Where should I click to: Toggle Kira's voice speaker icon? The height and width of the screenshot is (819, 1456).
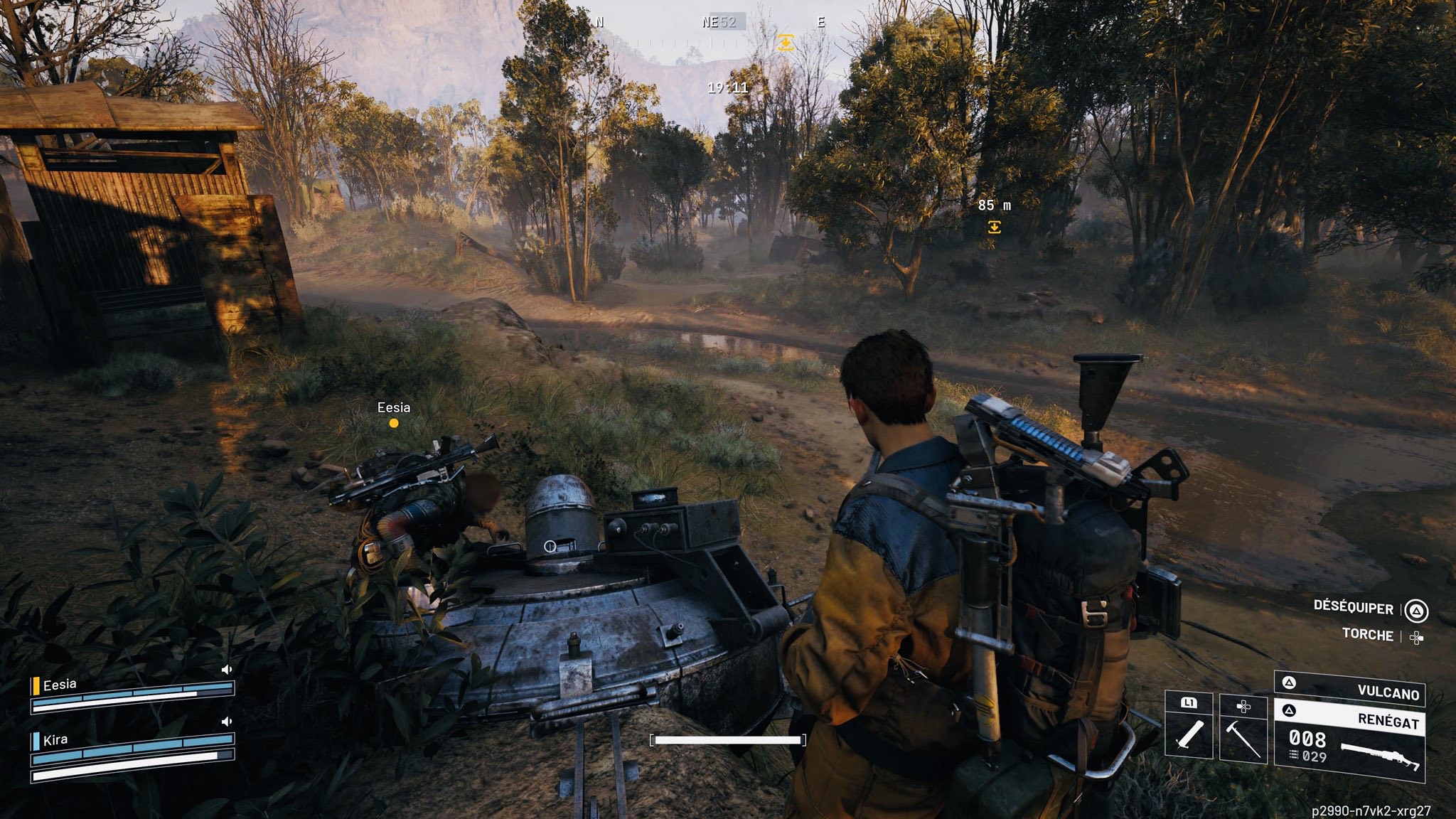[x=227, y=722]
